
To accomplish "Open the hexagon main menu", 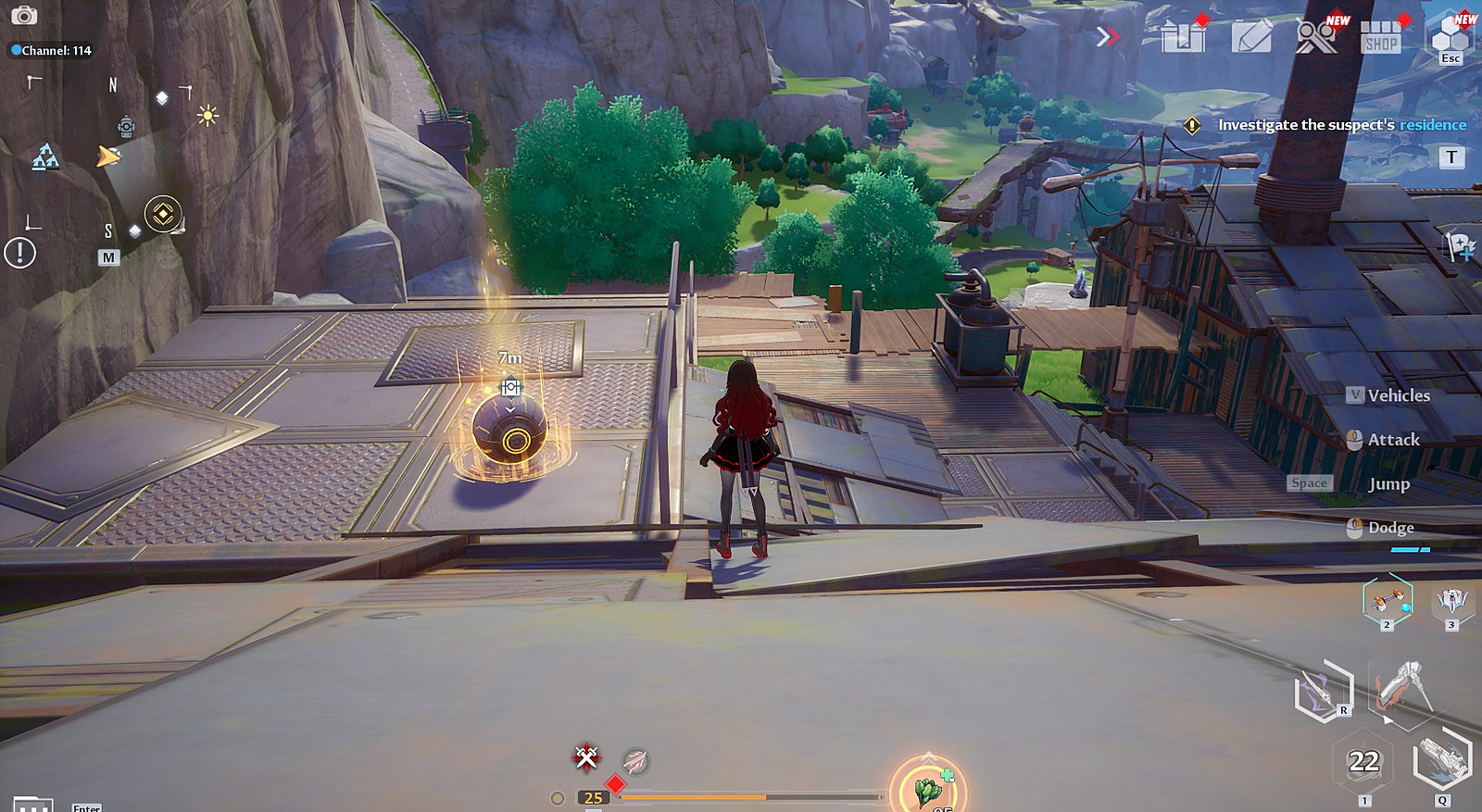I will coord(1450,35).
